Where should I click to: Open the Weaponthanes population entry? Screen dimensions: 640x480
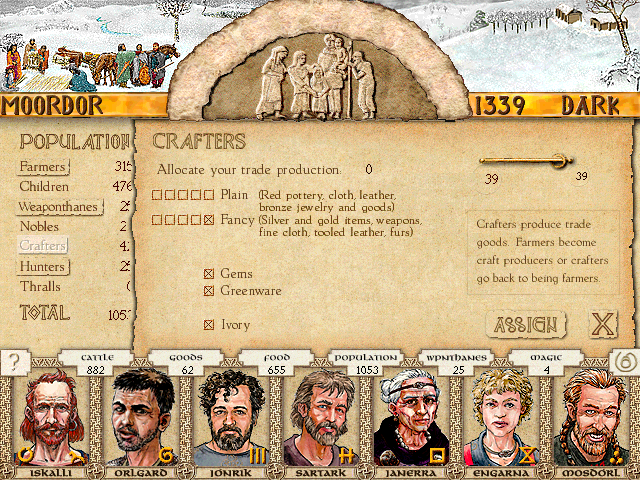58,207
